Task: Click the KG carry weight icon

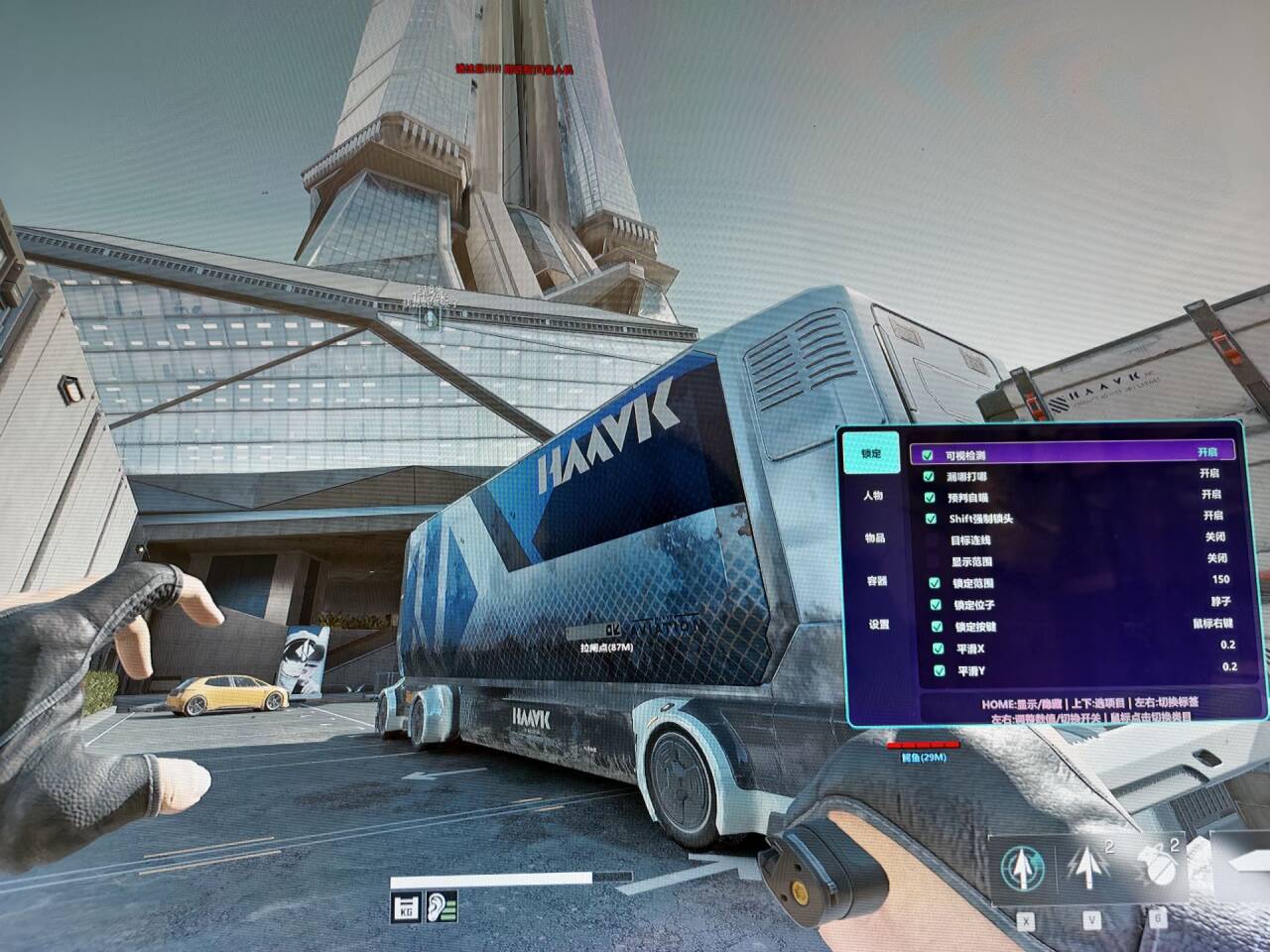Action: click(406, 906)
